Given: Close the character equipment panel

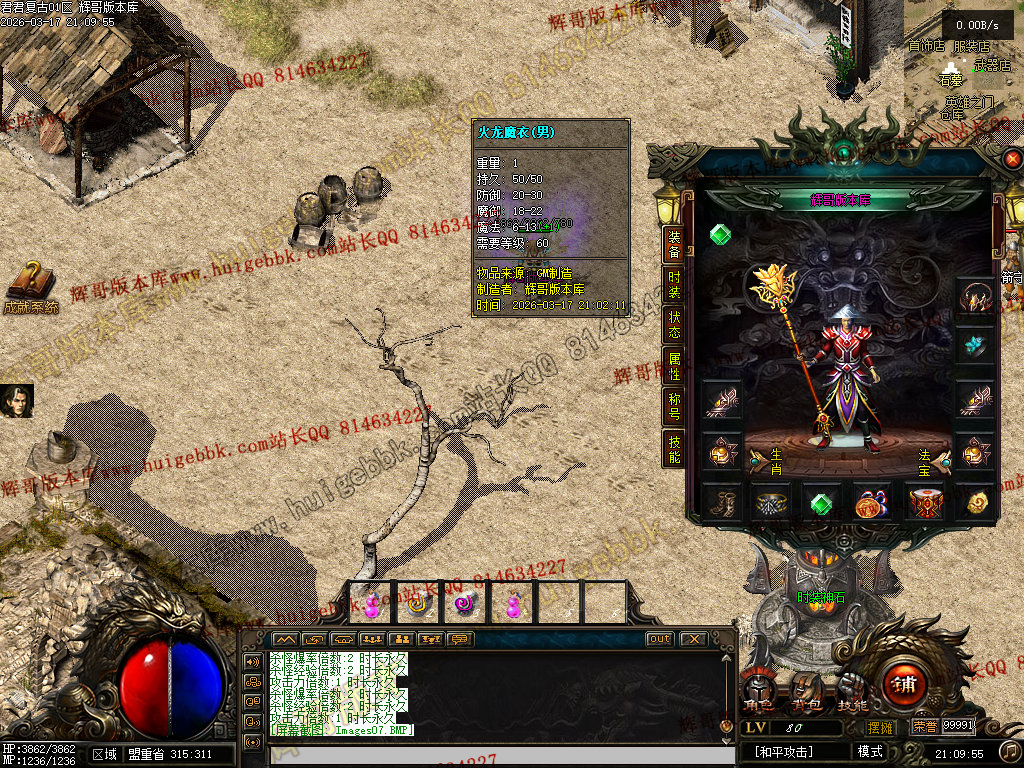Looking at the screenshot, I should pyautogui.click(x=1013, y=158).
